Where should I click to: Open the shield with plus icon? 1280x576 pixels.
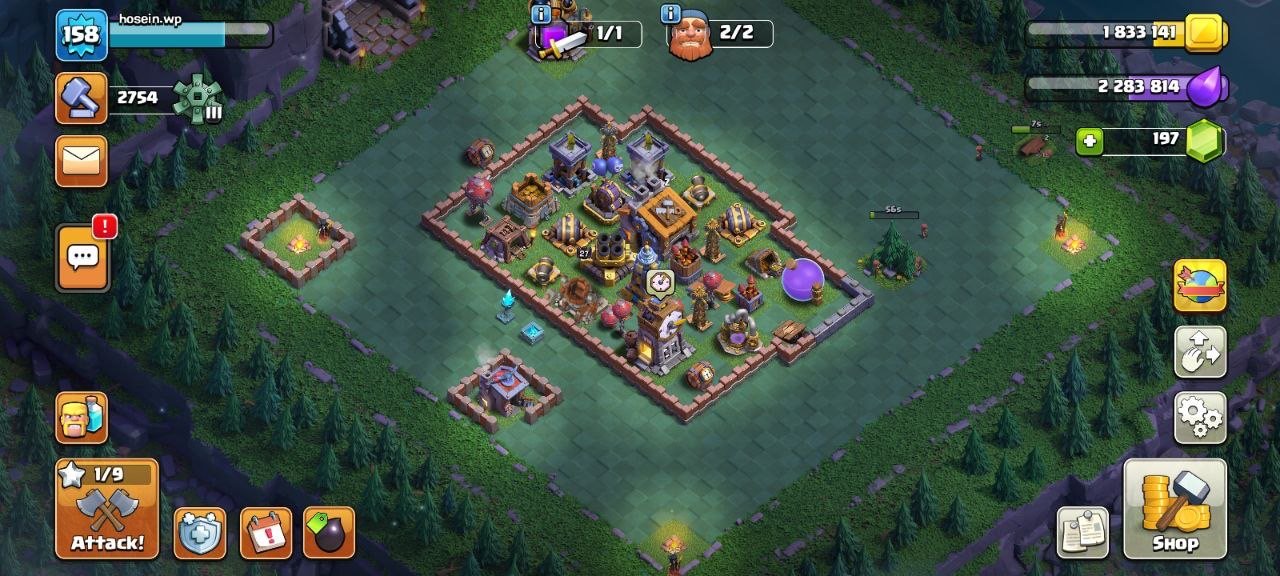(200, 533)
